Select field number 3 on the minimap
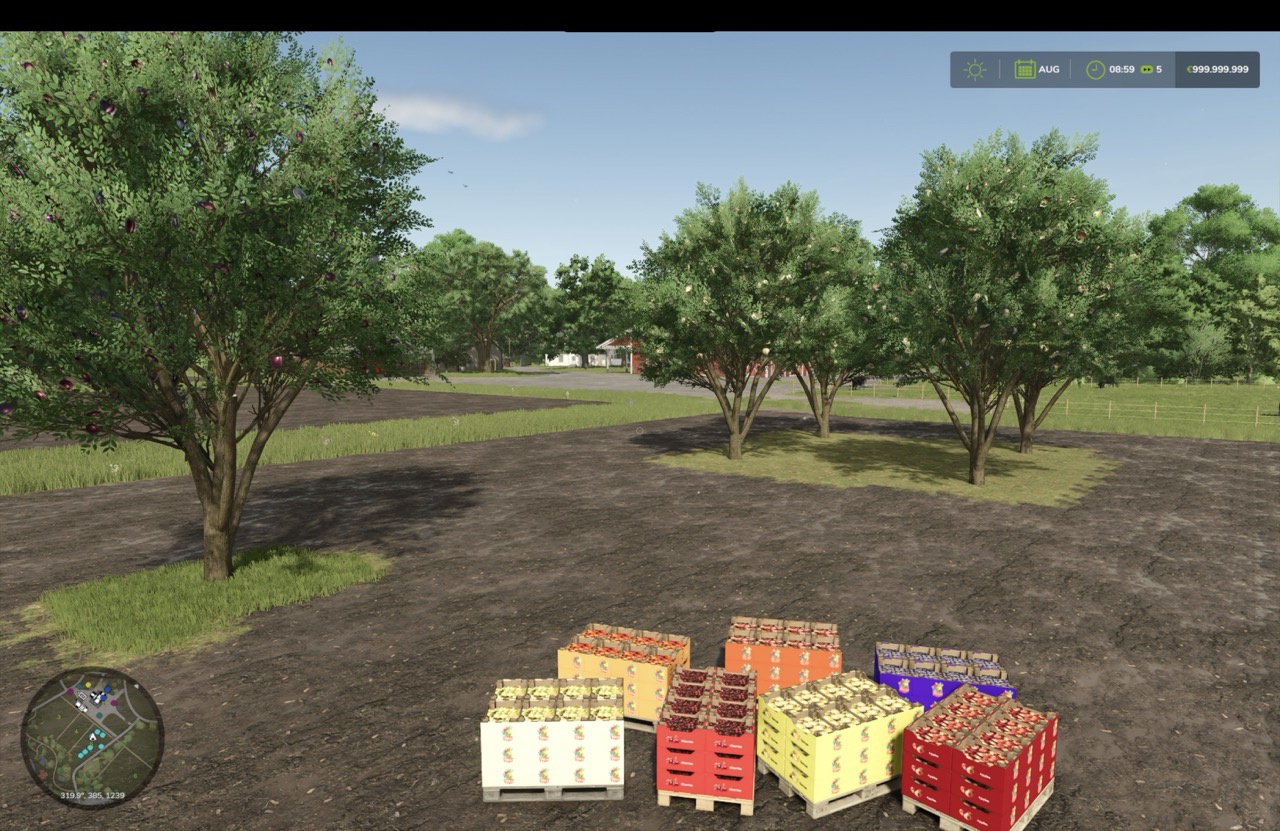Screen dimensions: 1280x831 tap(59, 716)
